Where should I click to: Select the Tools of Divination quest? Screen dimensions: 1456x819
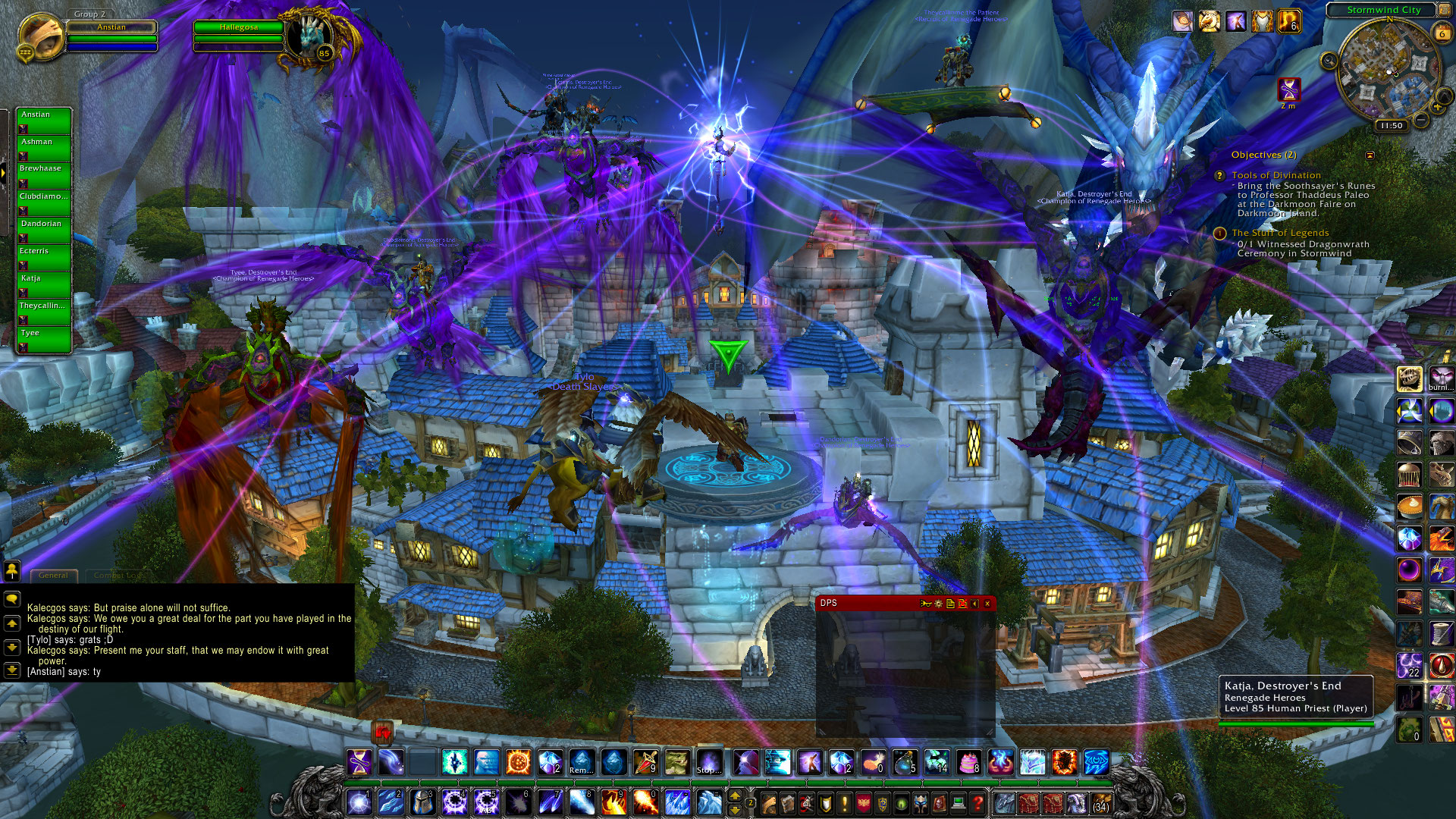click(x=1276, y=175)
